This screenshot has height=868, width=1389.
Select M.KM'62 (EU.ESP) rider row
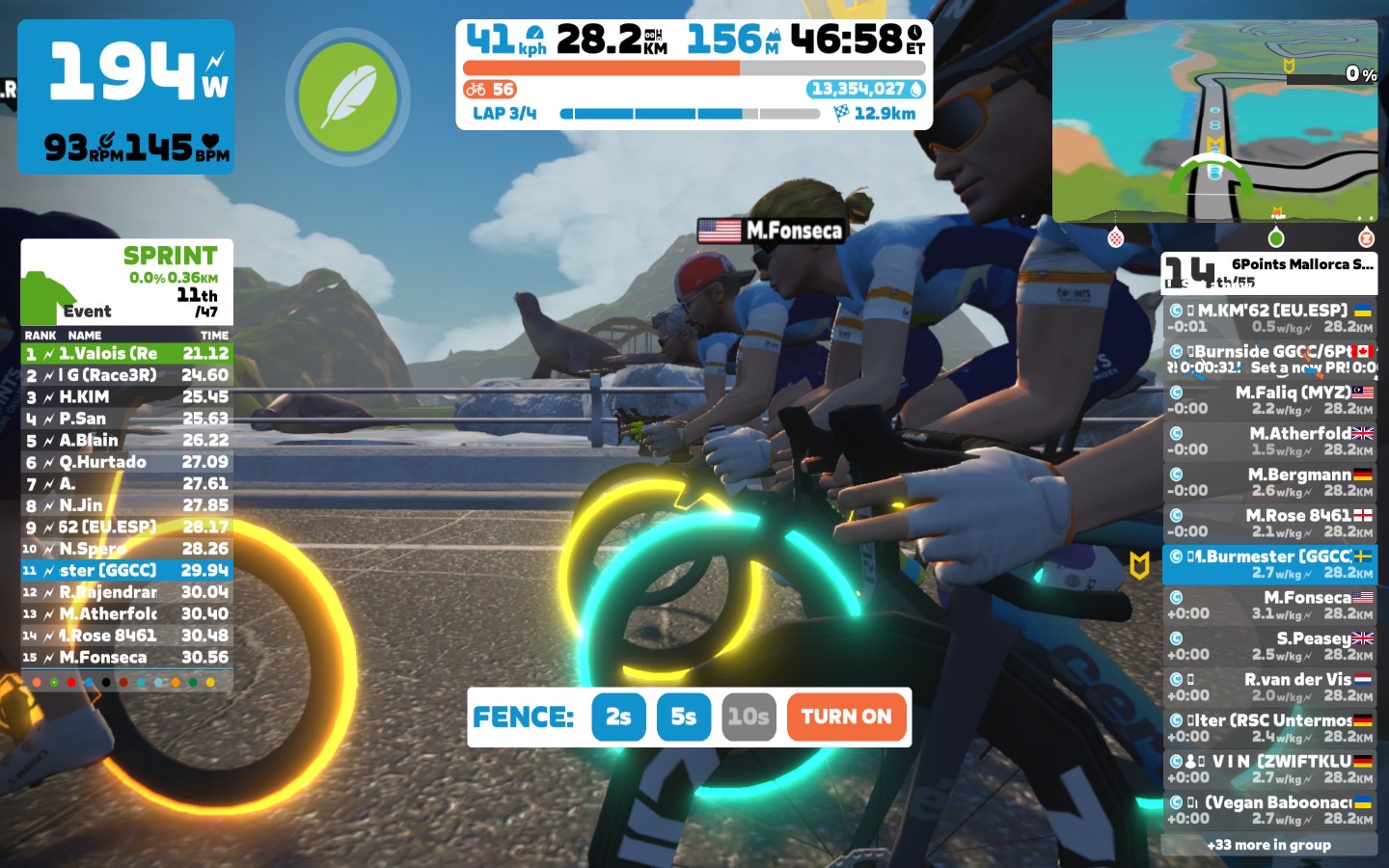pos(1269,318)
